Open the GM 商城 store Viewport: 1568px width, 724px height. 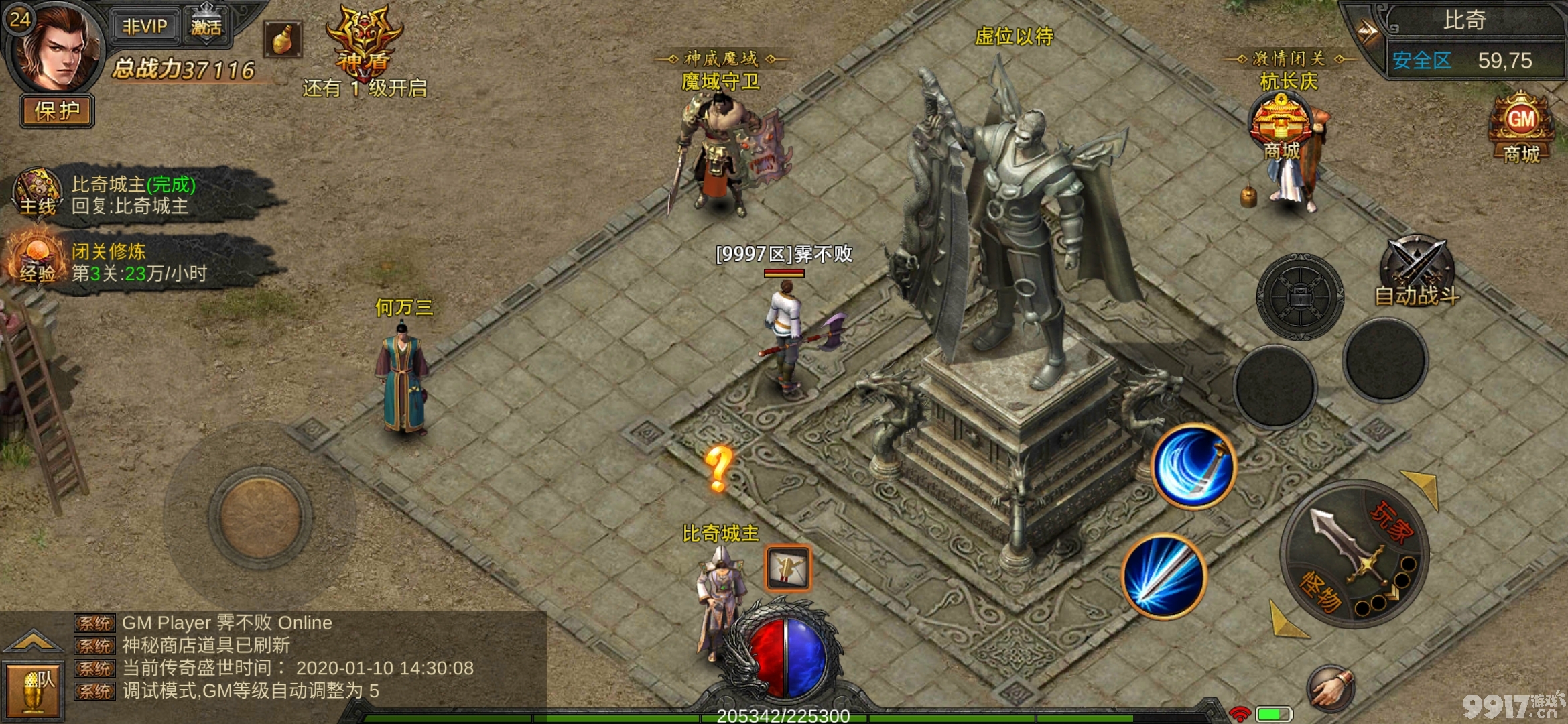pos(1521,127)
